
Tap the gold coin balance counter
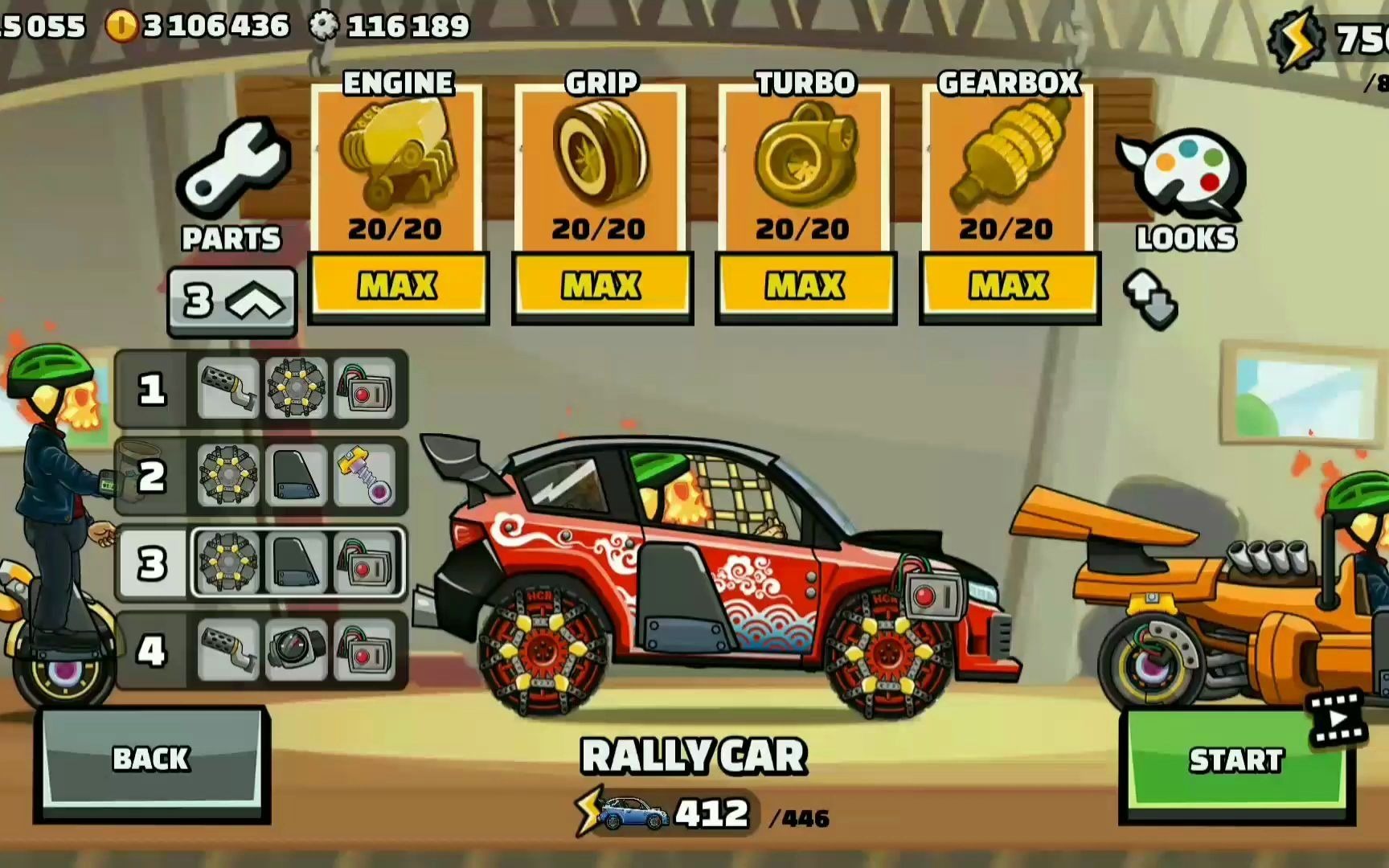pos(199,26)
